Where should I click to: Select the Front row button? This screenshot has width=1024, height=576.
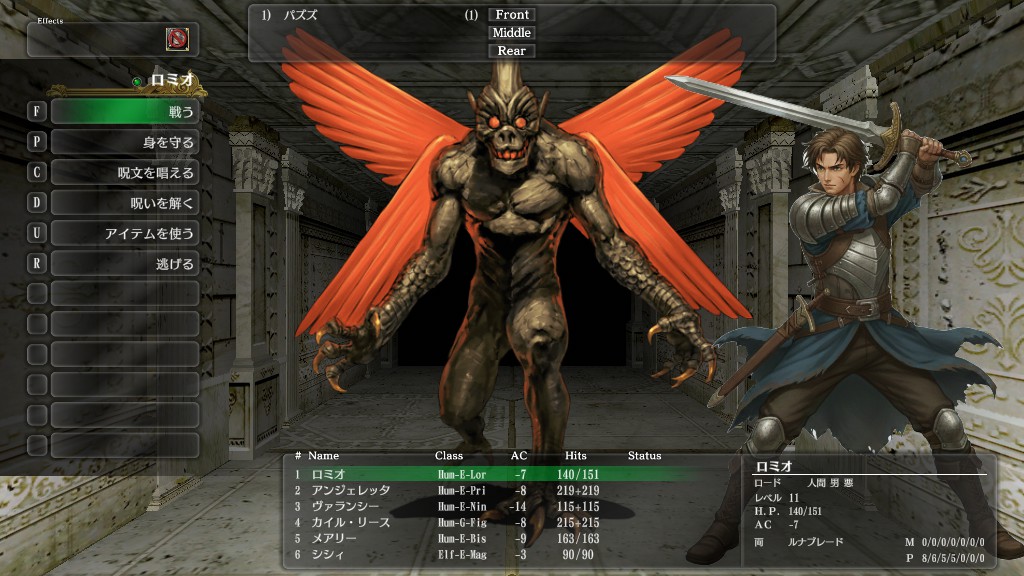coord(512,15)
